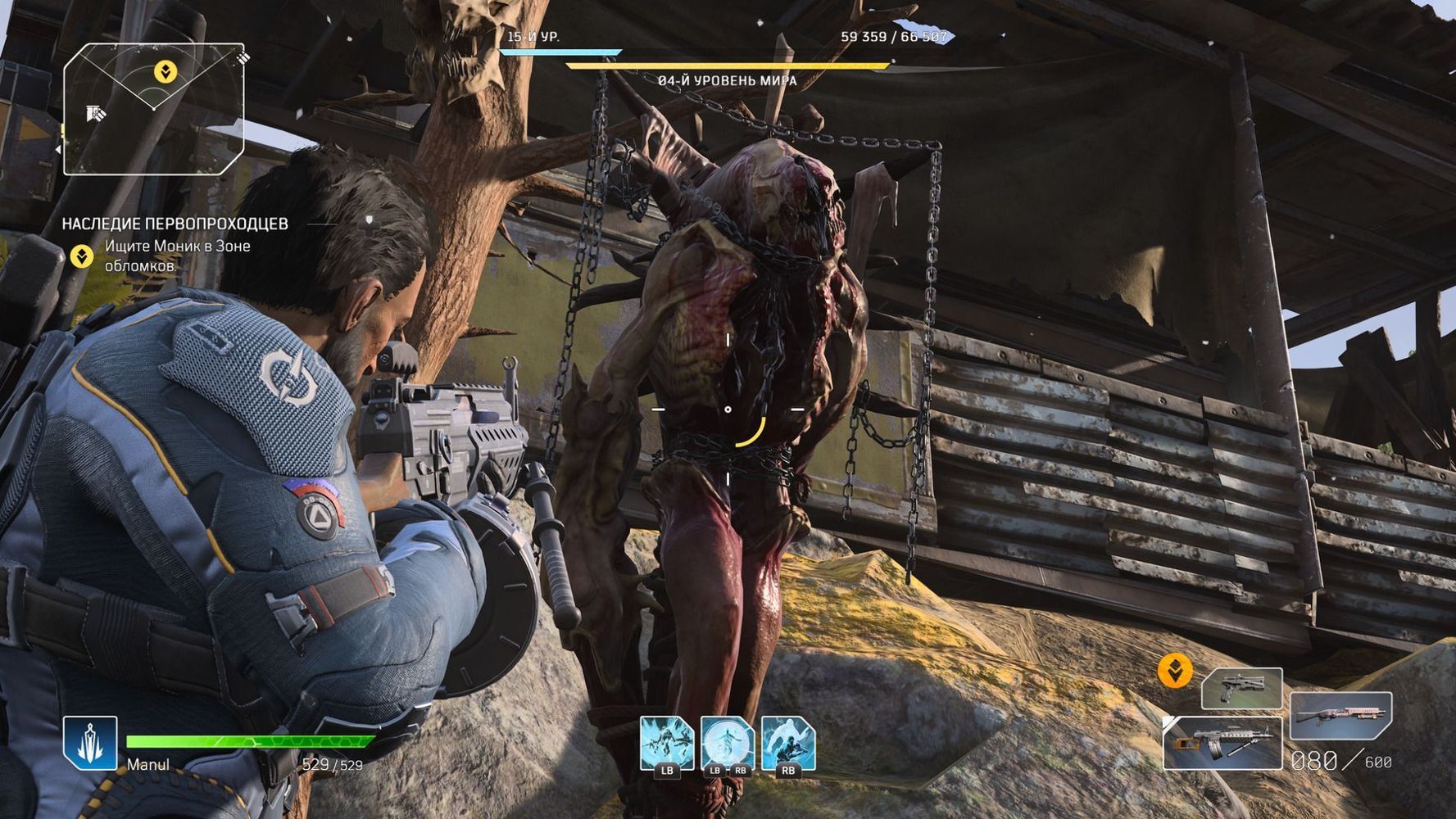Select the equipped light machine gun slot

(x=1222, y=743)
